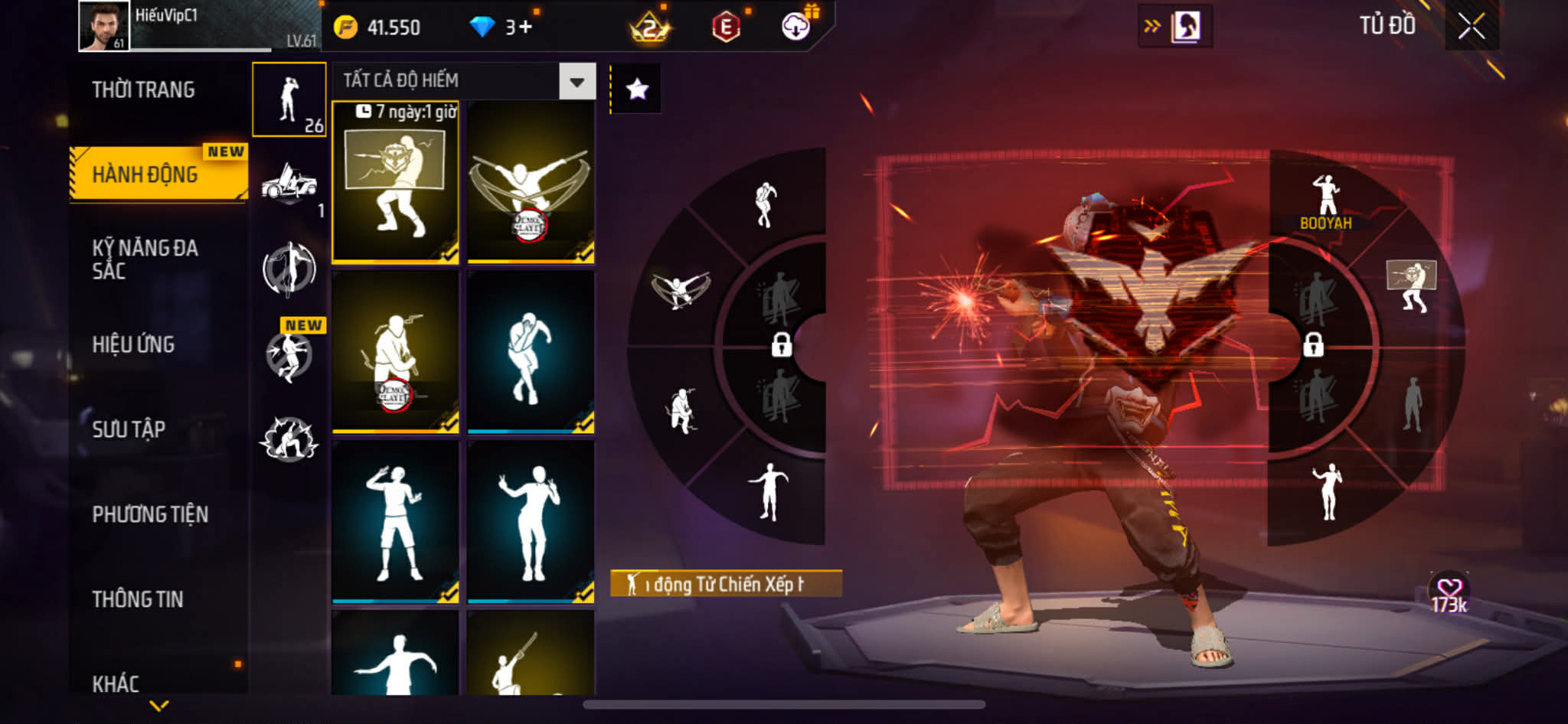Pick the blue face-covering dance emote
The height and width of the screenshot is (724, 1568).
531,353
